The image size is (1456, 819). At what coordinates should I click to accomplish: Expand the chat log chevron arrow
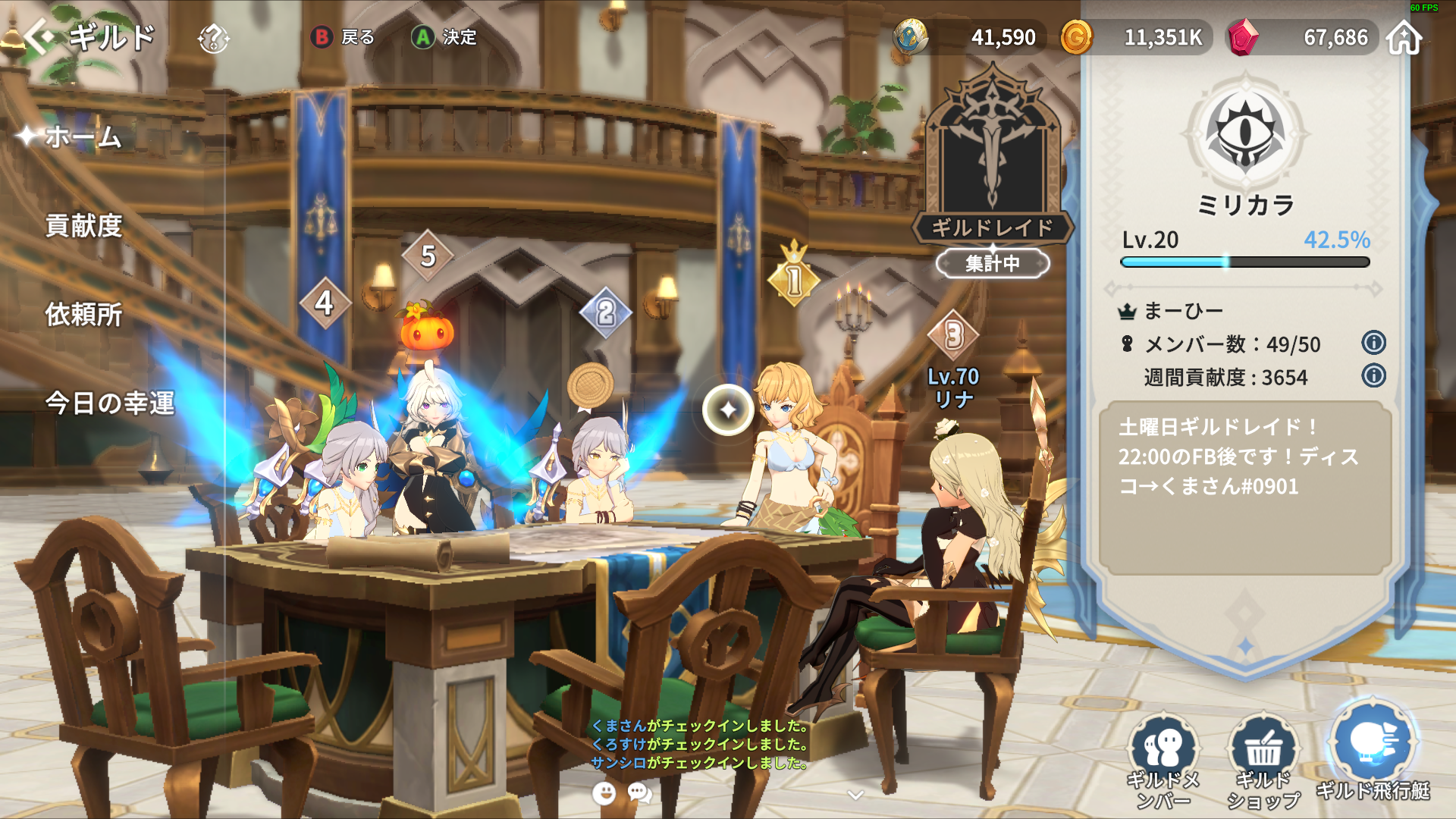[x=855, y=795]
